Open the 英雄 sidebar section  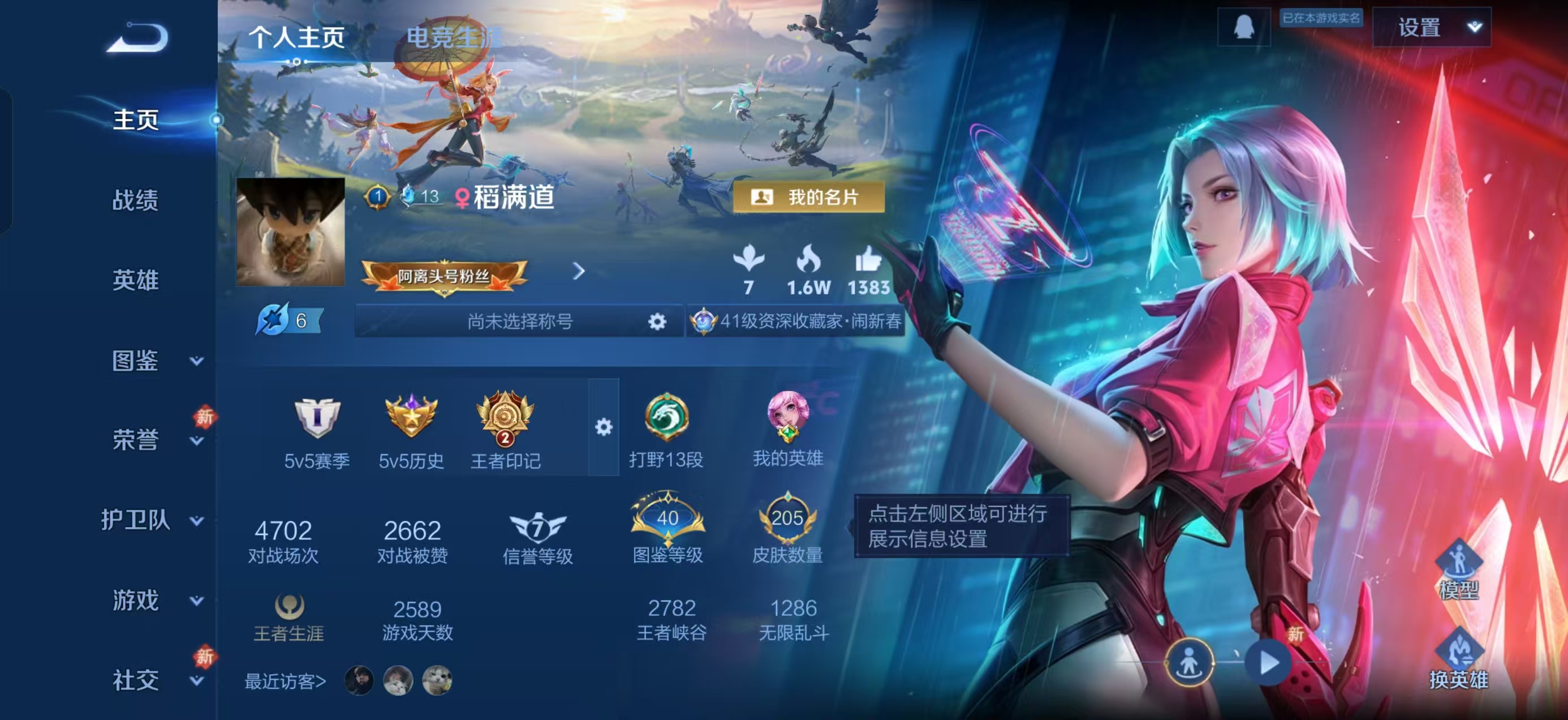pyautogui.click(x=135, y=280)
